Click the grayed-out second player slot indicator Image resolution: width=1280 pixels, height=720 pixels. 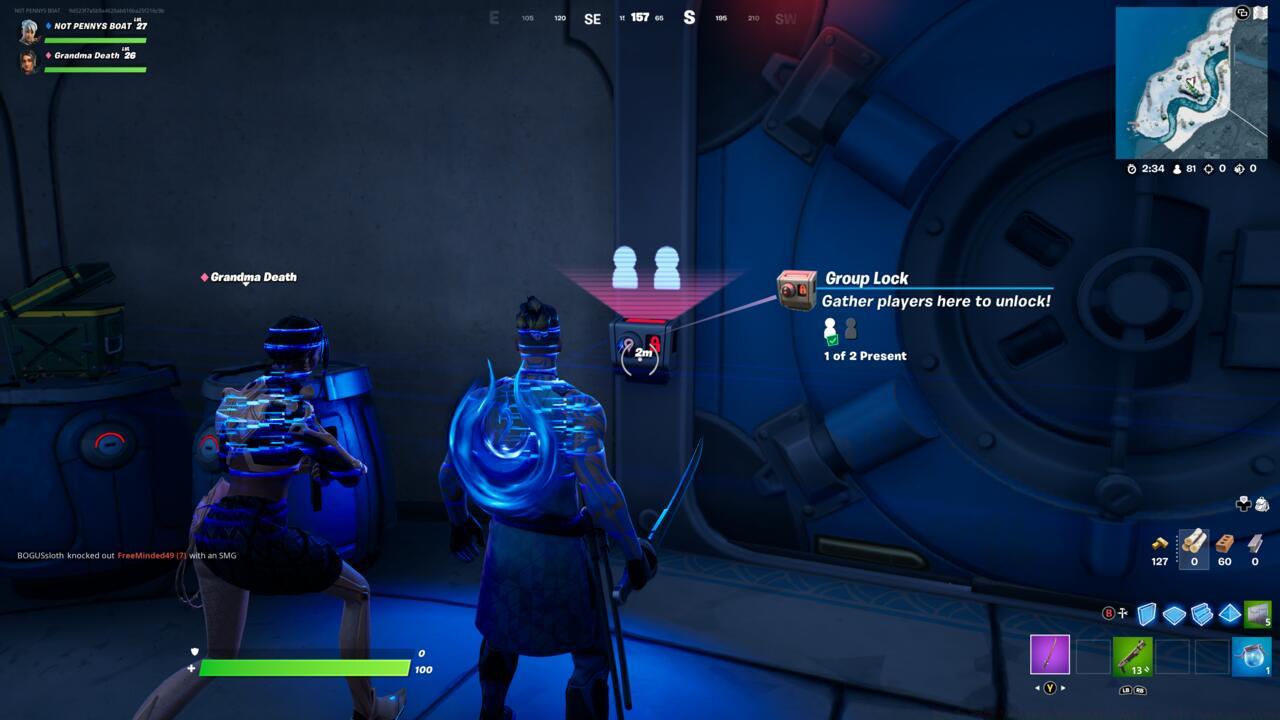849,327
